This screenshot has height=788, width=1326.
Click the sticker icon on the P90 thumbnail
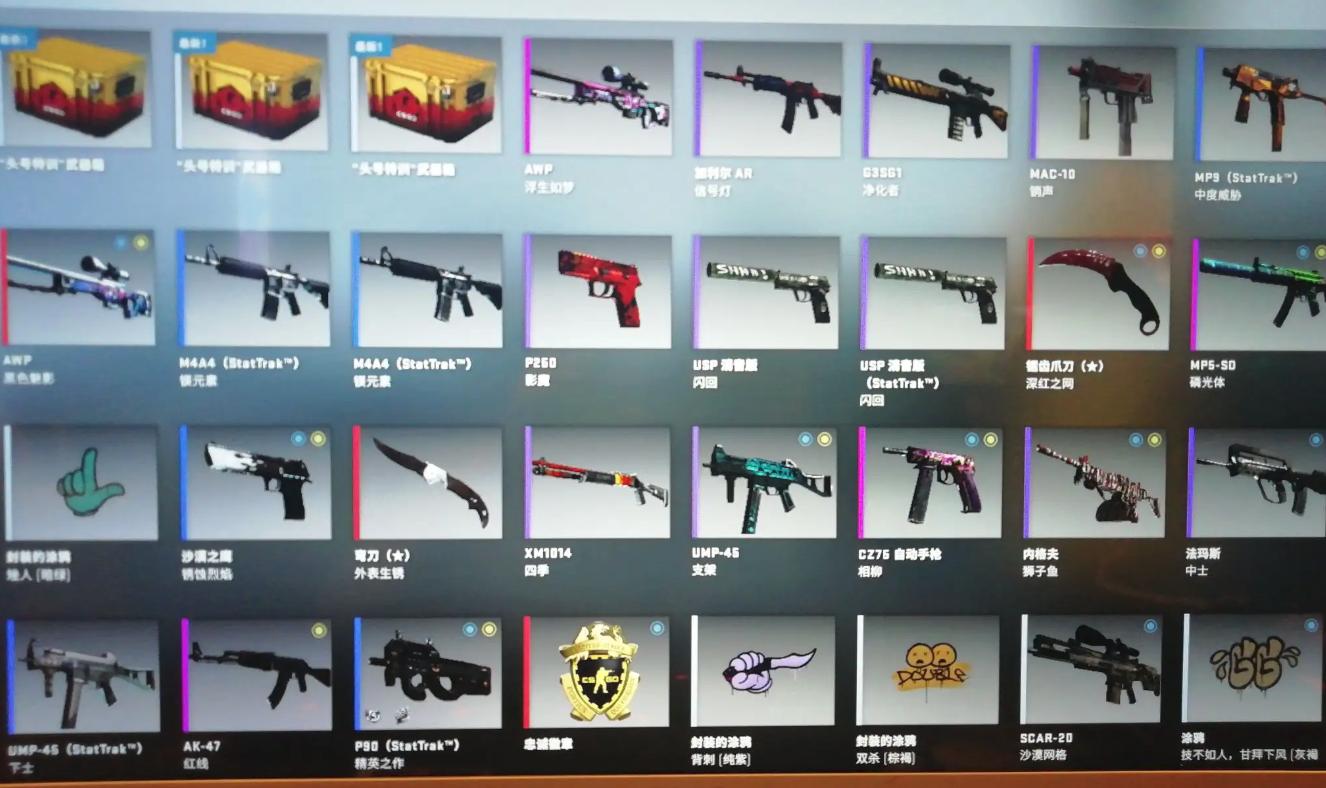point(402,715)
